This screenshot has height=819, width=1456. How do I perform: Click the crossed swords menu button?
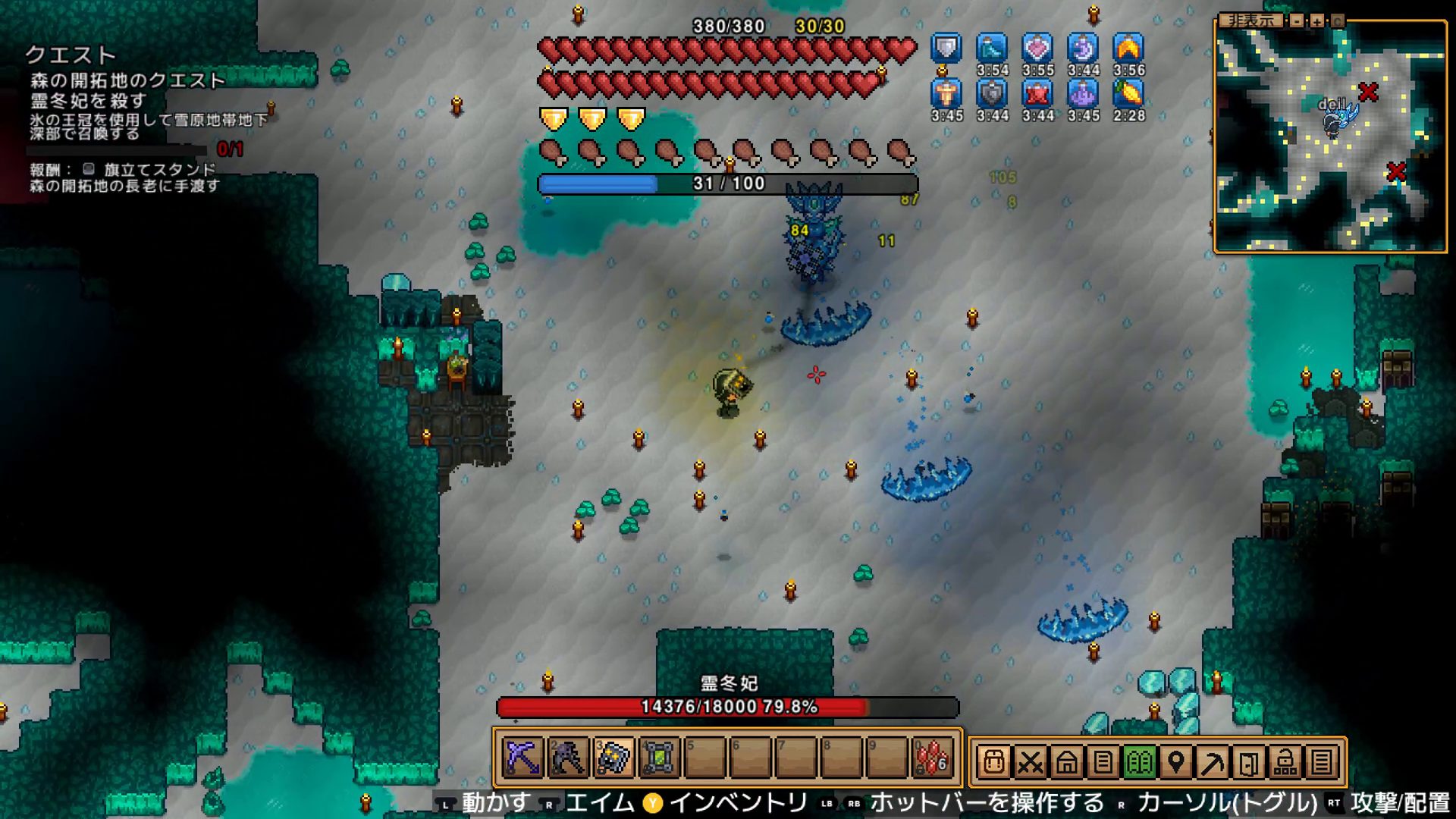coord(1030,761)
